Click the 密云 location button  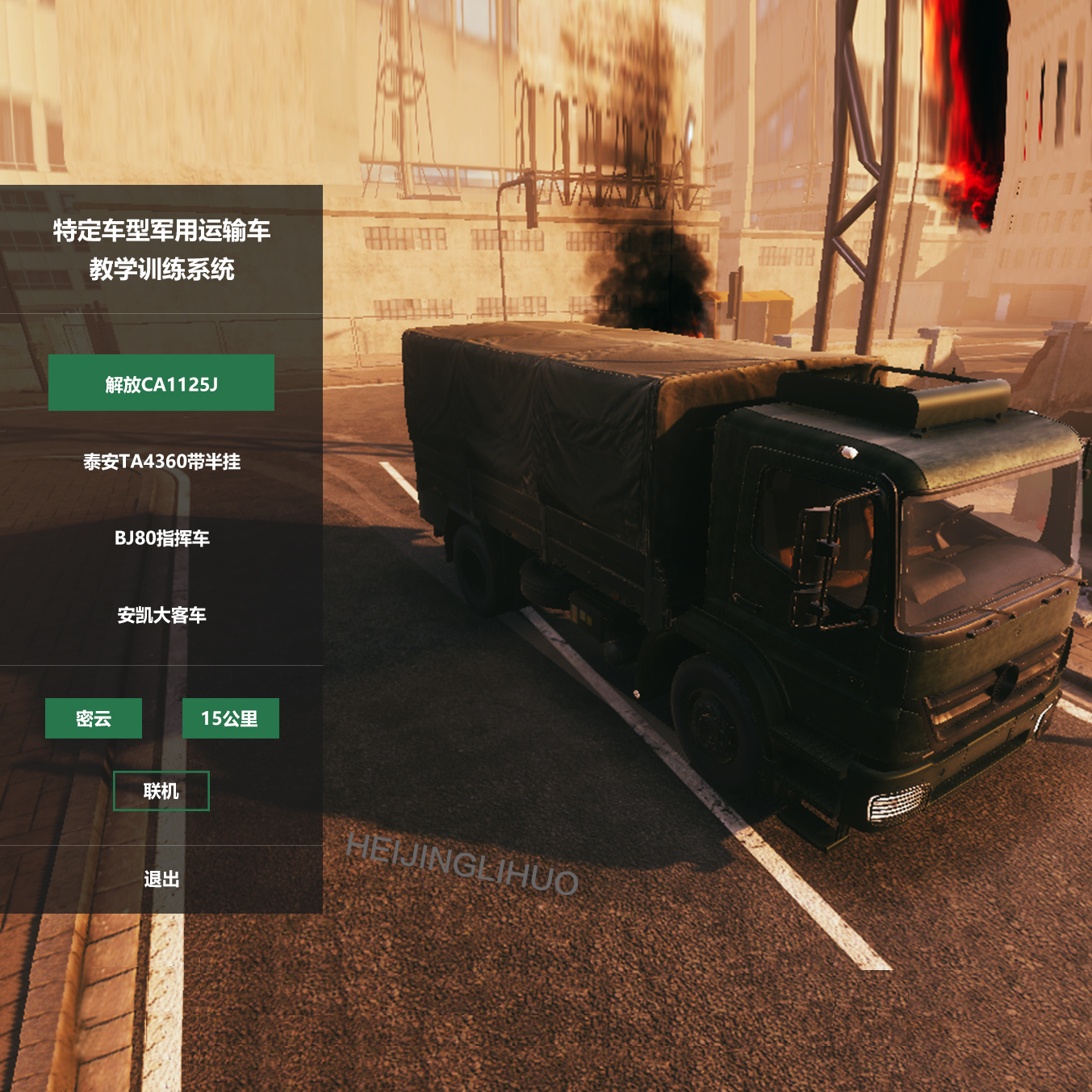point(94,718)
